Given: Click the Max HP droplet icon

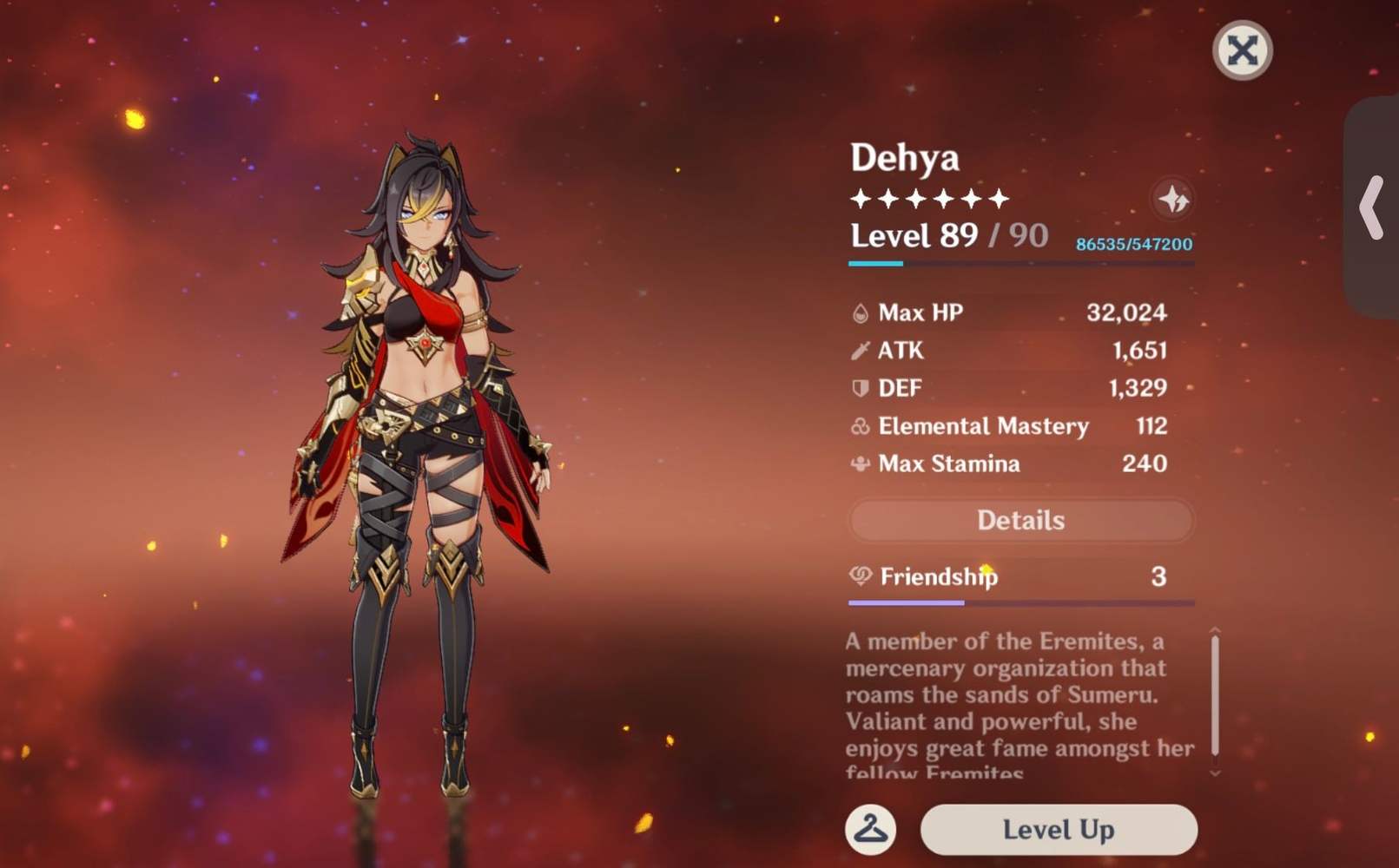Looking at the screenshot, I should pos(859,312).
